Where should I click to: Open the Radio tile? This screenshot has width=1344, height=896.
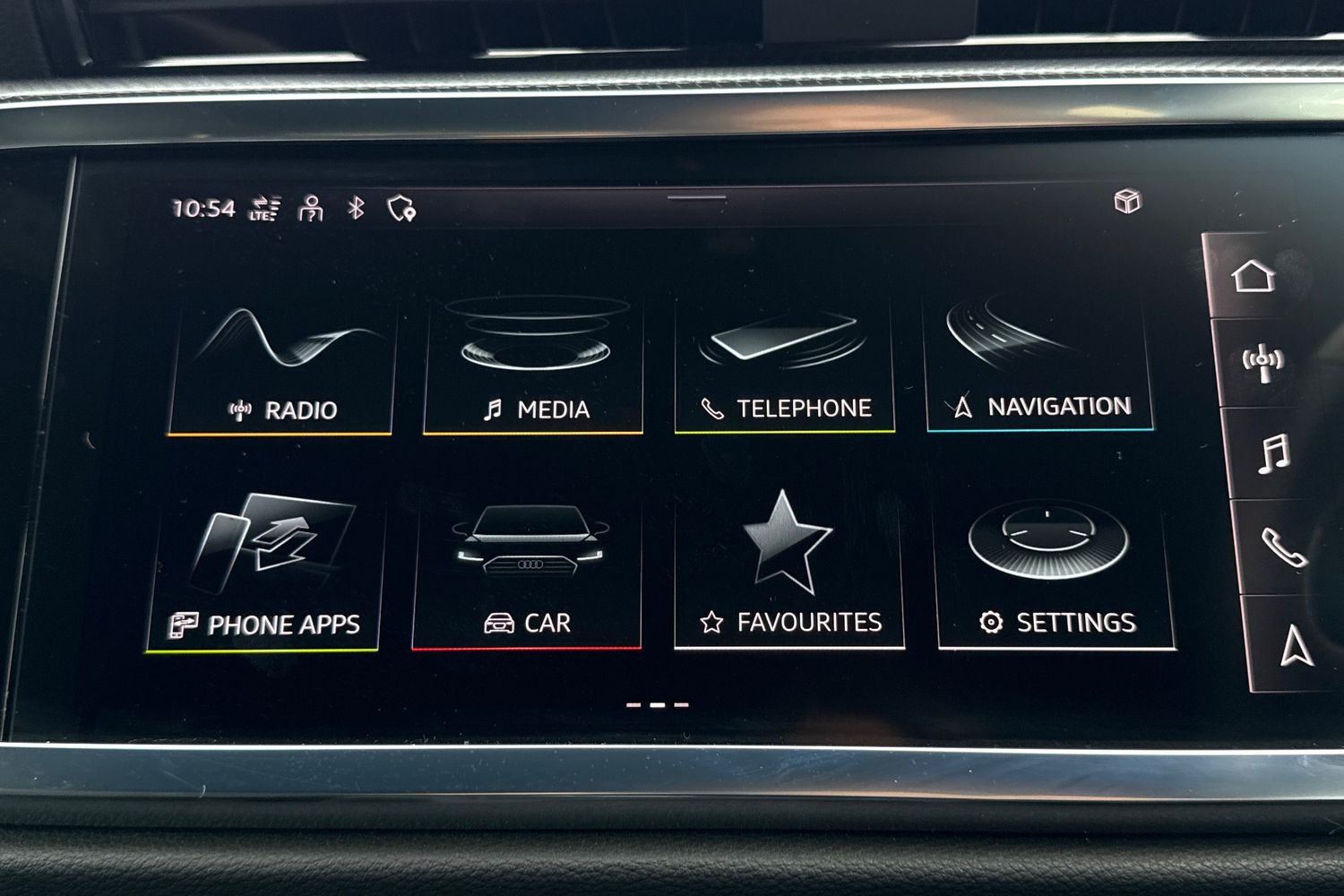(x=280, y=369)
